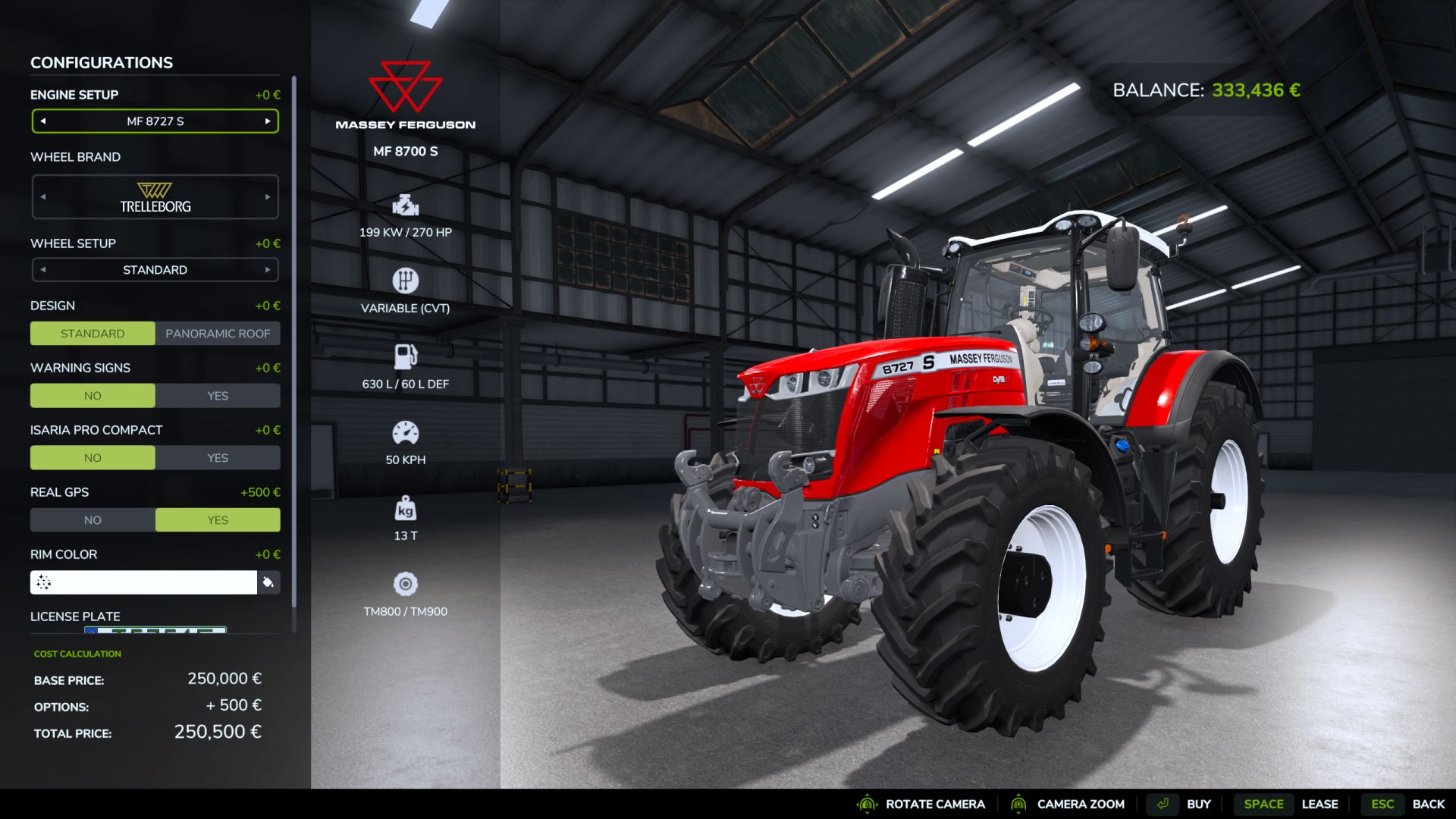
Task: Click the fuel pump icon above 630 L
Action: pyautogui.click(x=406, y=356)
